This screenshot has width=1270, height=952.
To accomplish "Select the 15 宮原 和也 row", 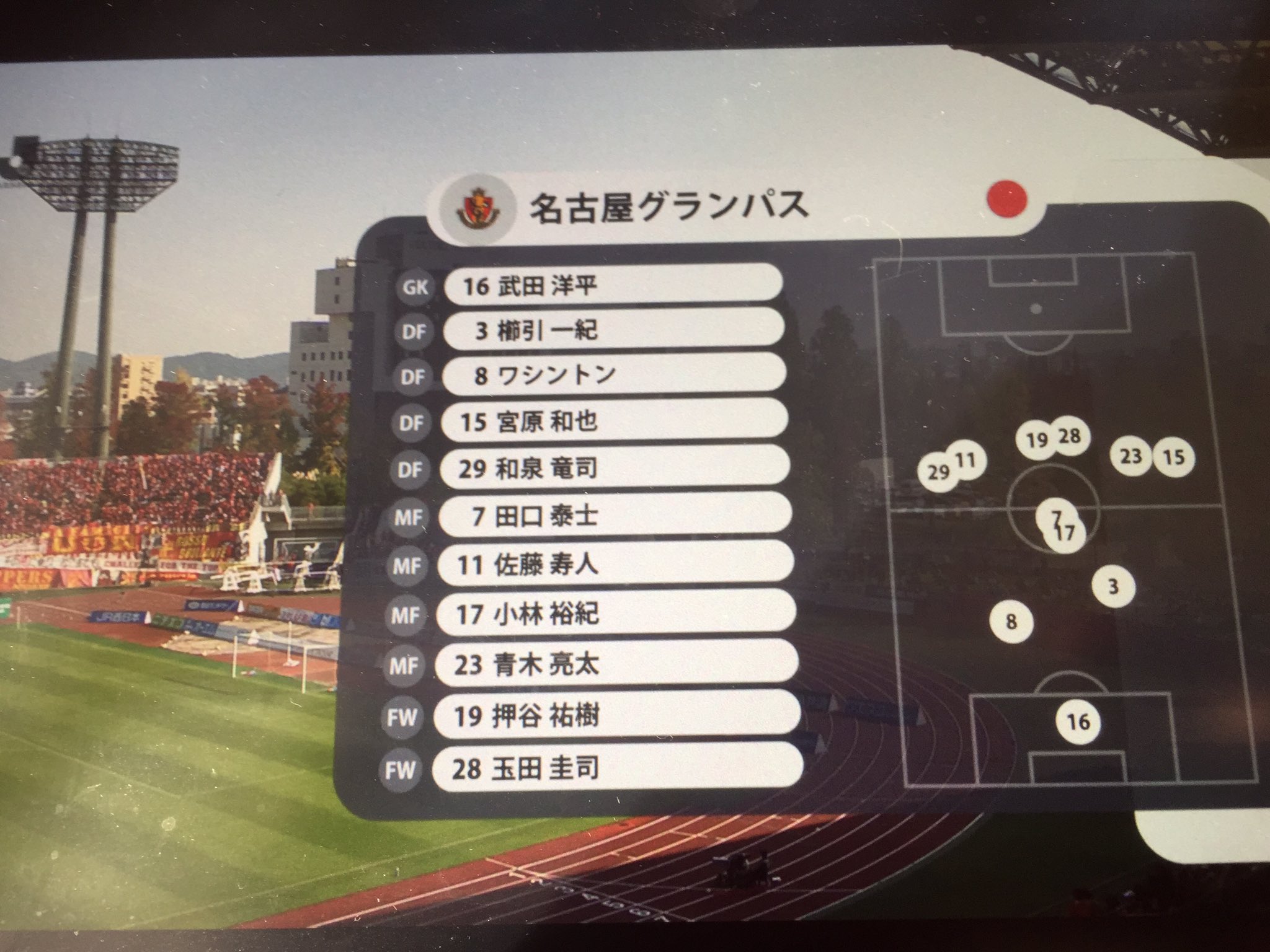I will pos(614,422).
